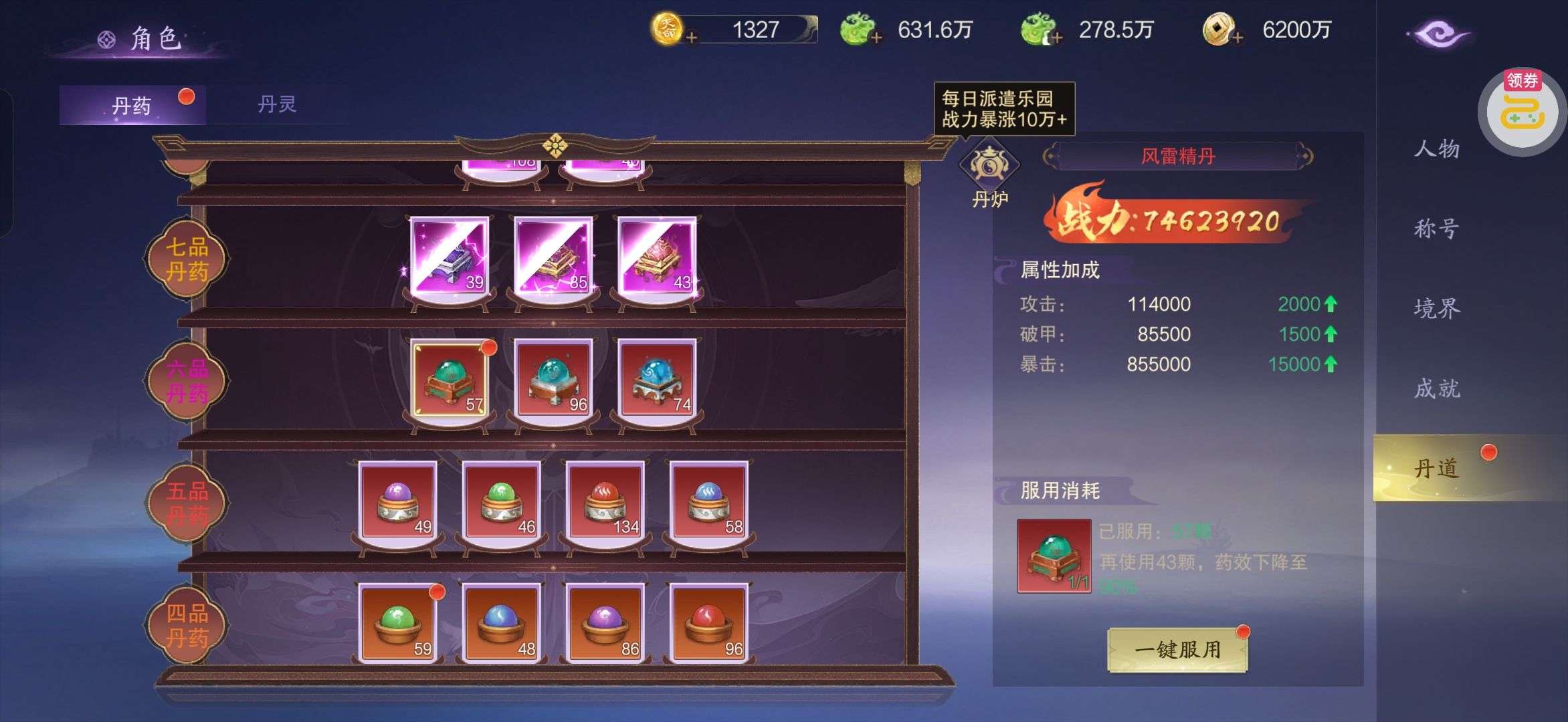This screenshot has height=722, width=1568.
Task: Select the fifth-grade red pill with count 134
Action: (x=605, y=501)
